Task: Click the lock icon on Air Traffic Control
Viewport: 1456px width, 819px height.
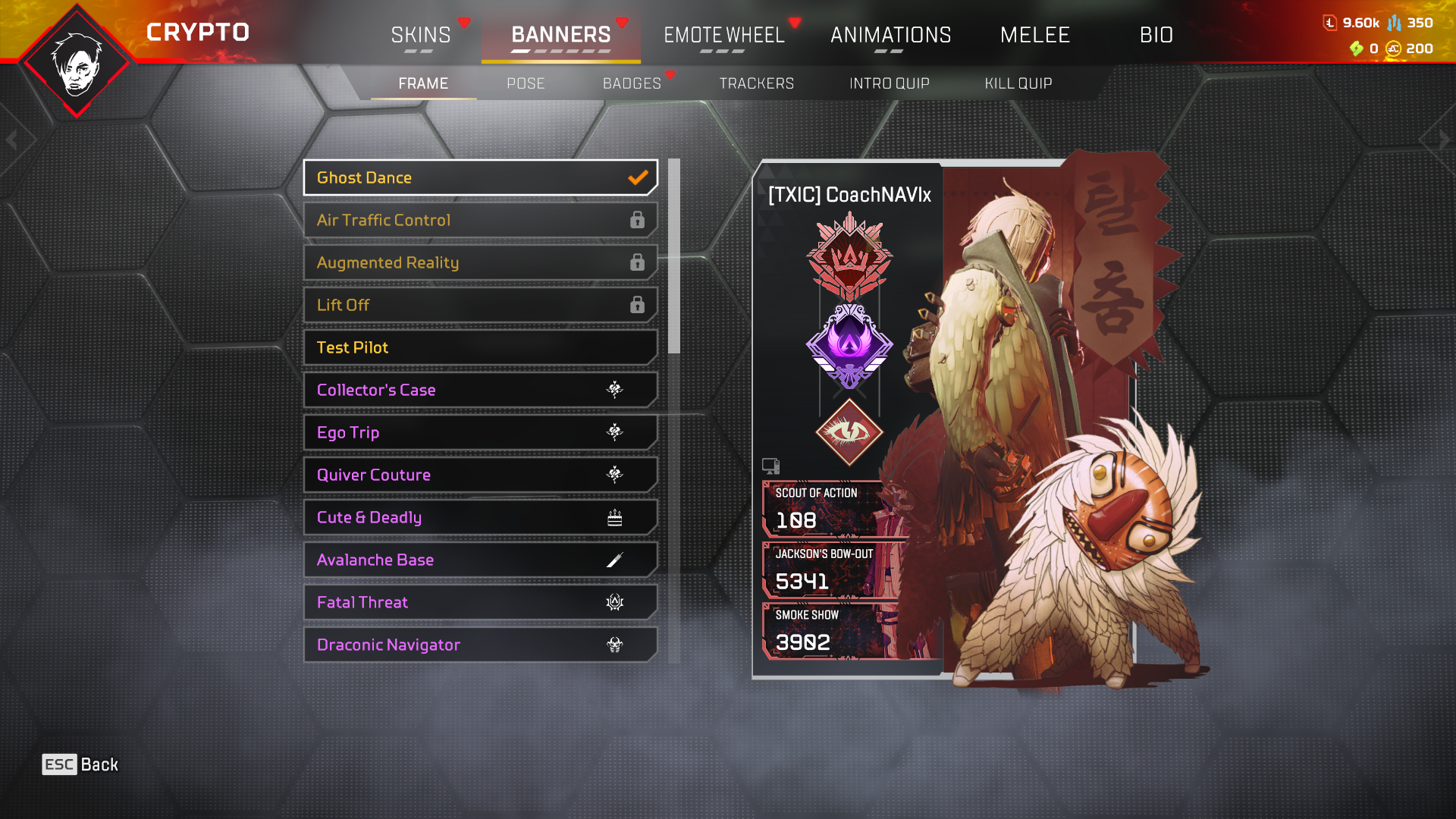Action: pyautogui.click(x=638, y=220)
